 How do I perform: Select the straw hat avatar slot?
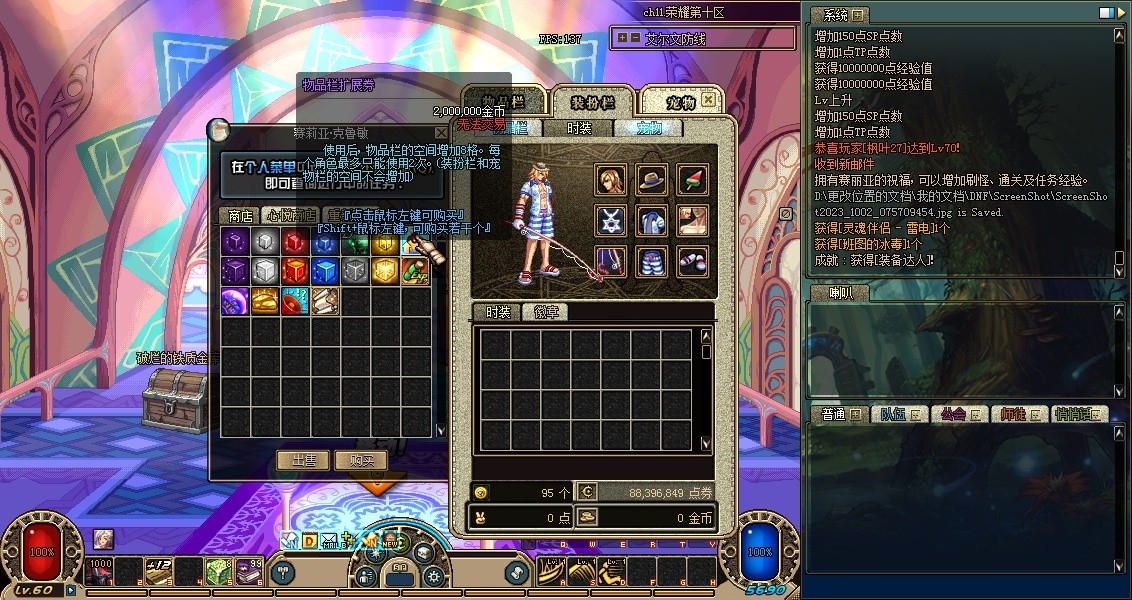pyautogui.click(x=652, y=180)
